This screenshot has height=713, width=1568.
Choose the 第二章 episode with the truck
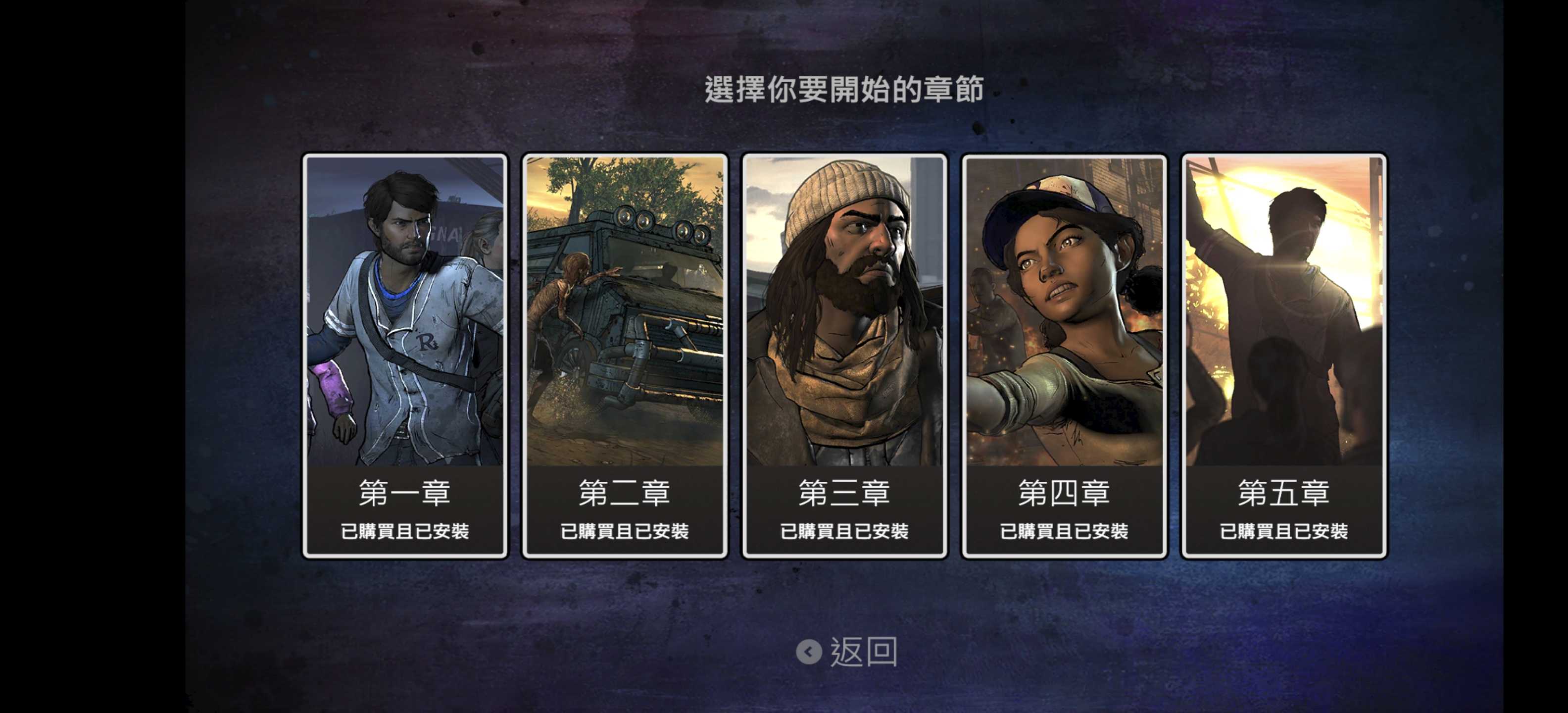pos(625,356)
